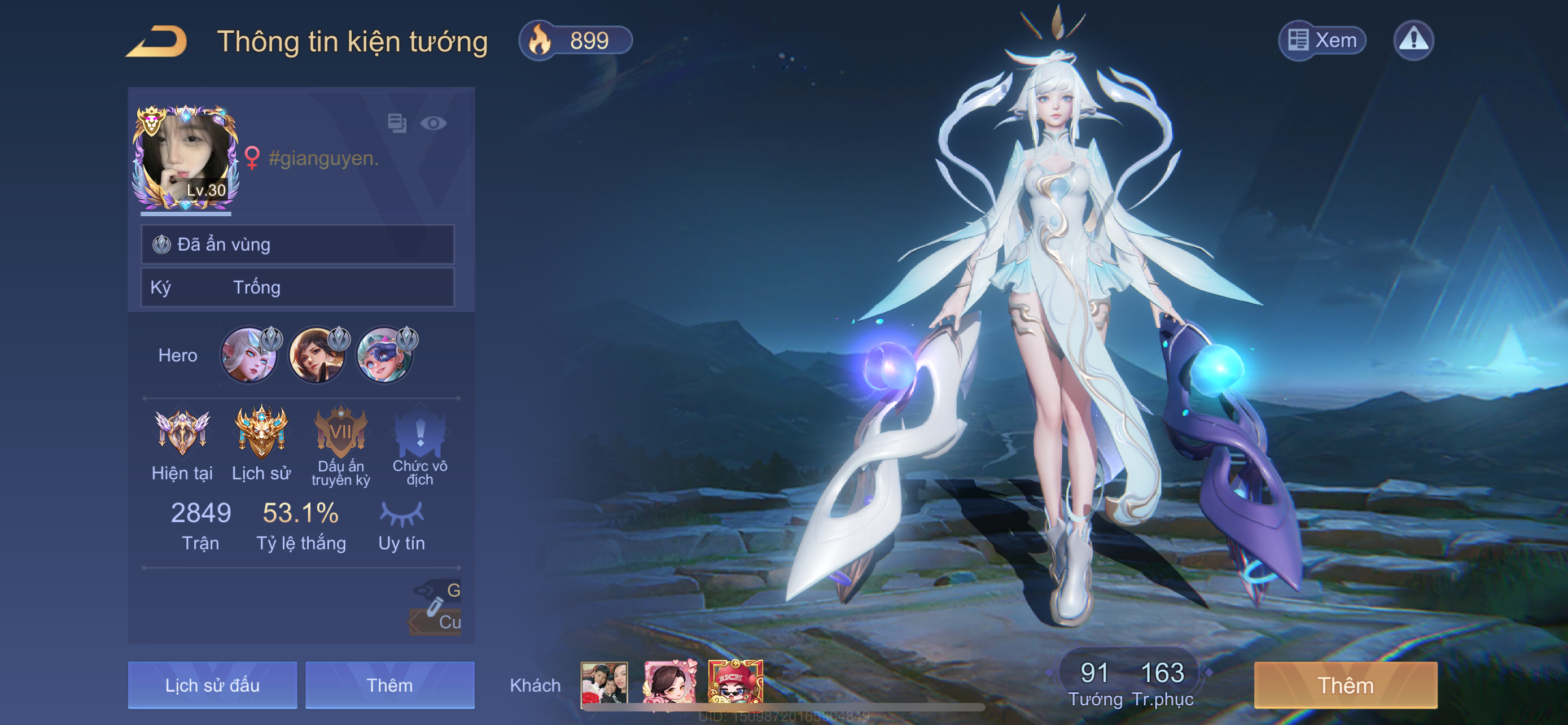The width and height of the screenshot is (1568, 725).
Task: Toggle the eye visibility icon
Action: (x=433, y=124)
